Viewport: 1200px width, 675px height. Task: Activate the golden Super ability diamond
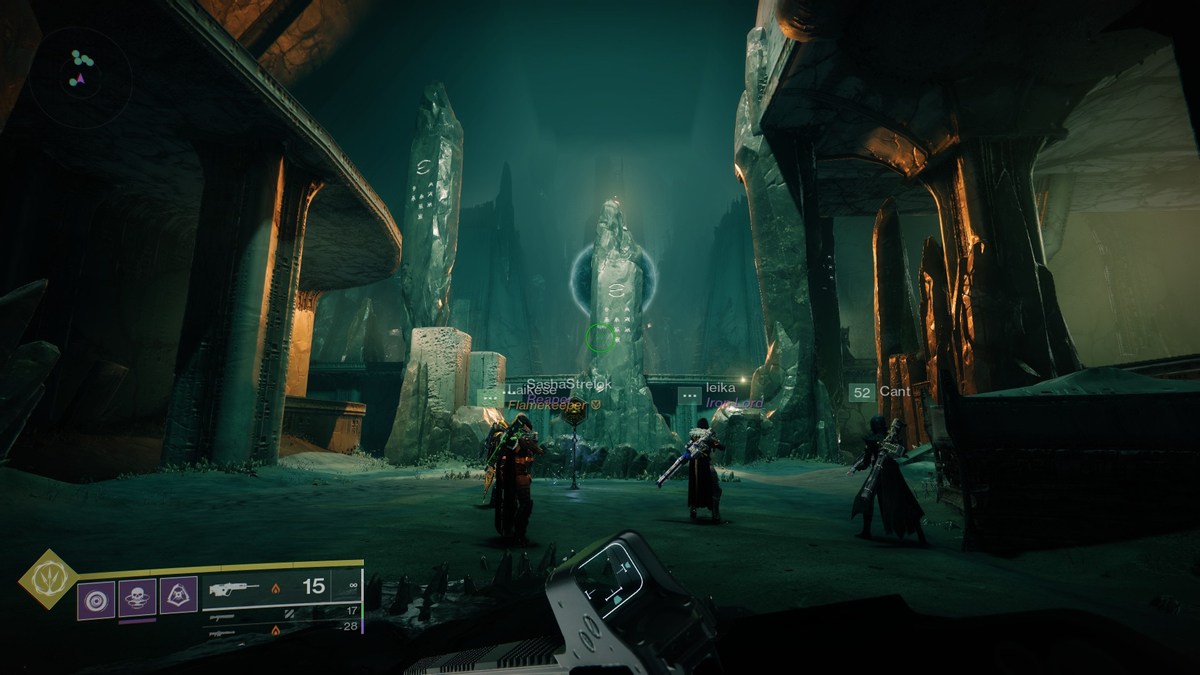point(49,578)
